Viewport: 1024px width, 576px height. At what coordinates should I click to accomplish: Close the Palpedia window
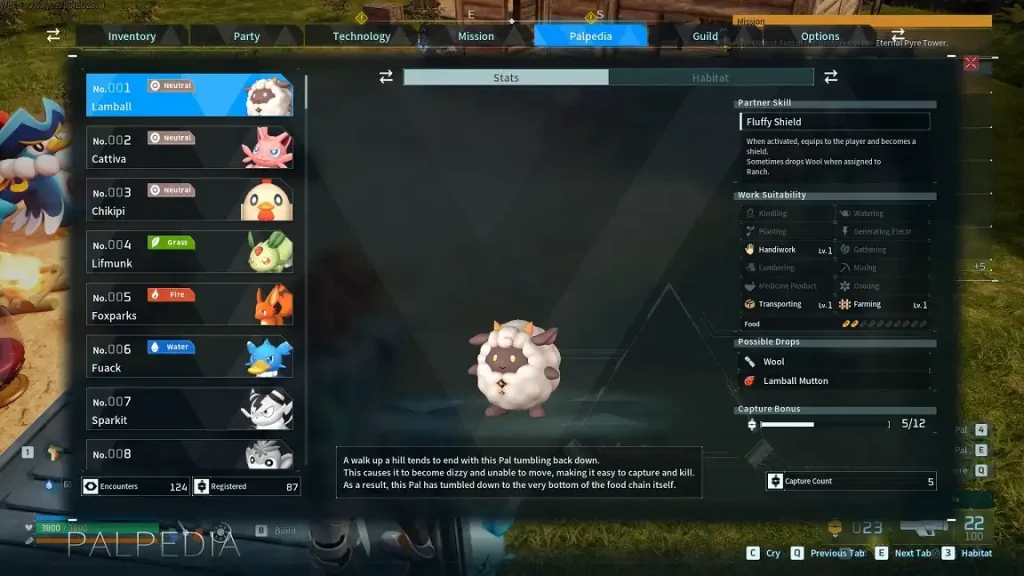coord(970,63)
